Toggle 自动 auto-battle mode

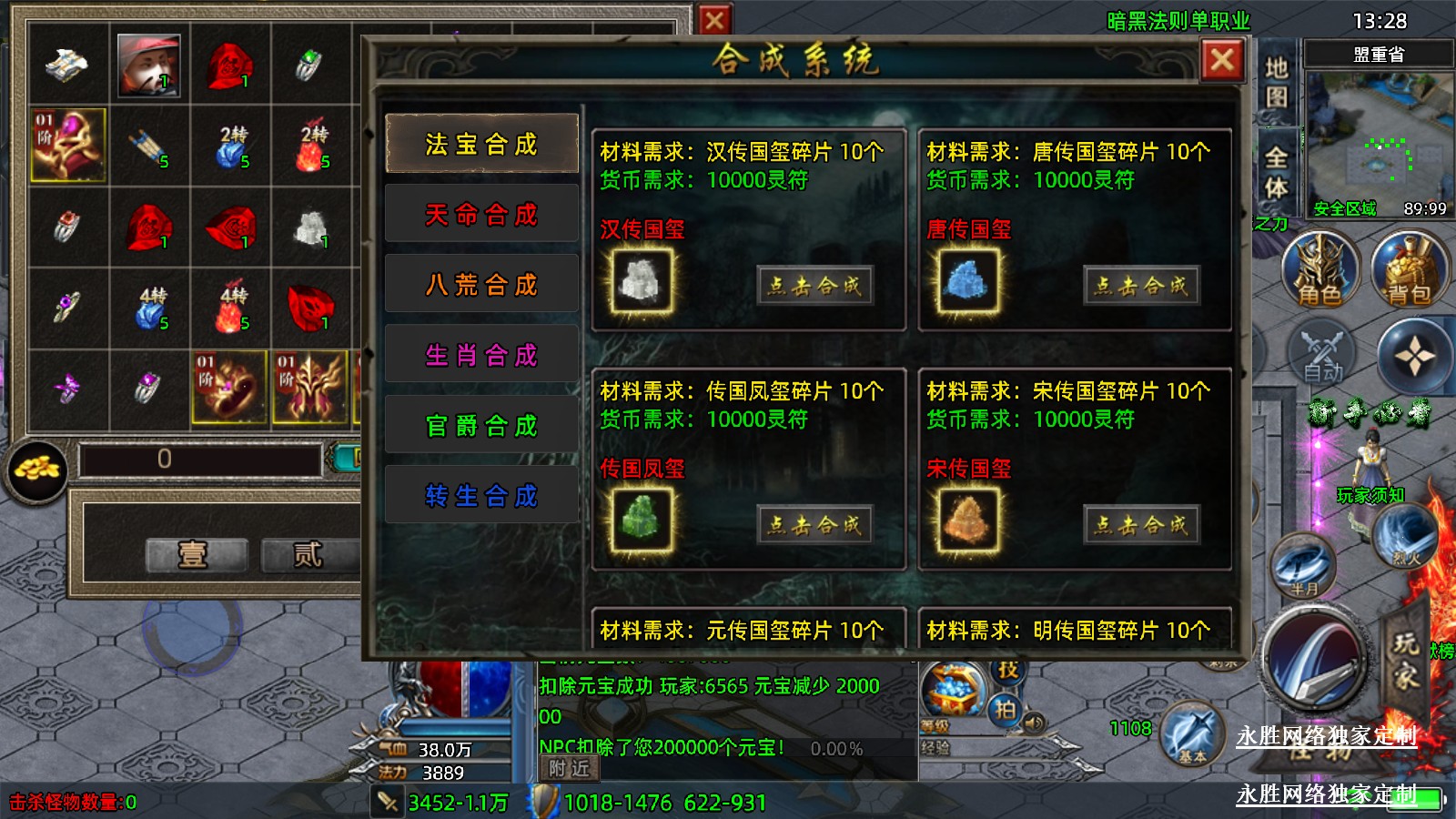coord(1322,355)
